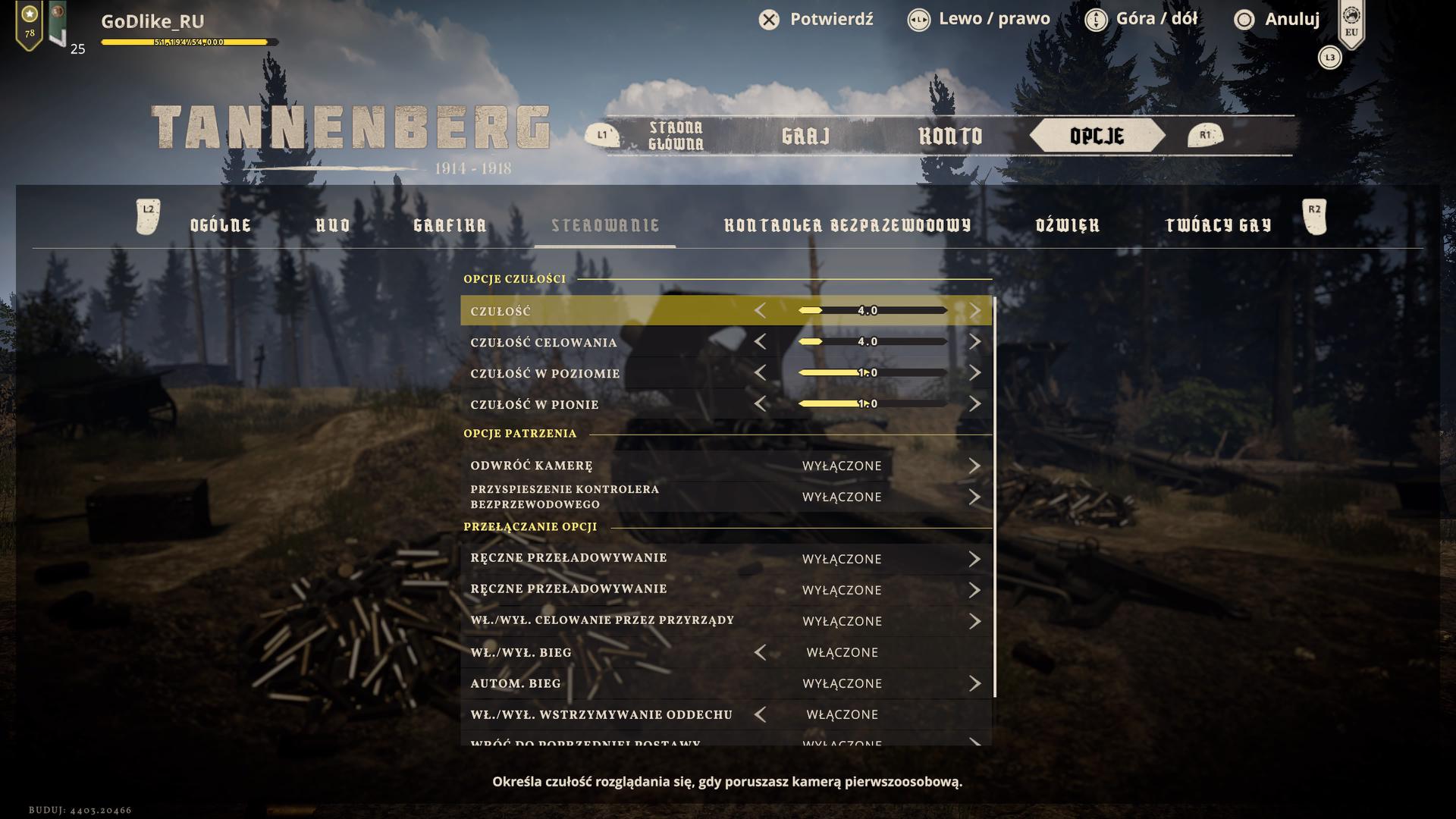Decrease Czułość Celowania with its left arrow
Screen dimensions: 1456x819
pos(760,342)
